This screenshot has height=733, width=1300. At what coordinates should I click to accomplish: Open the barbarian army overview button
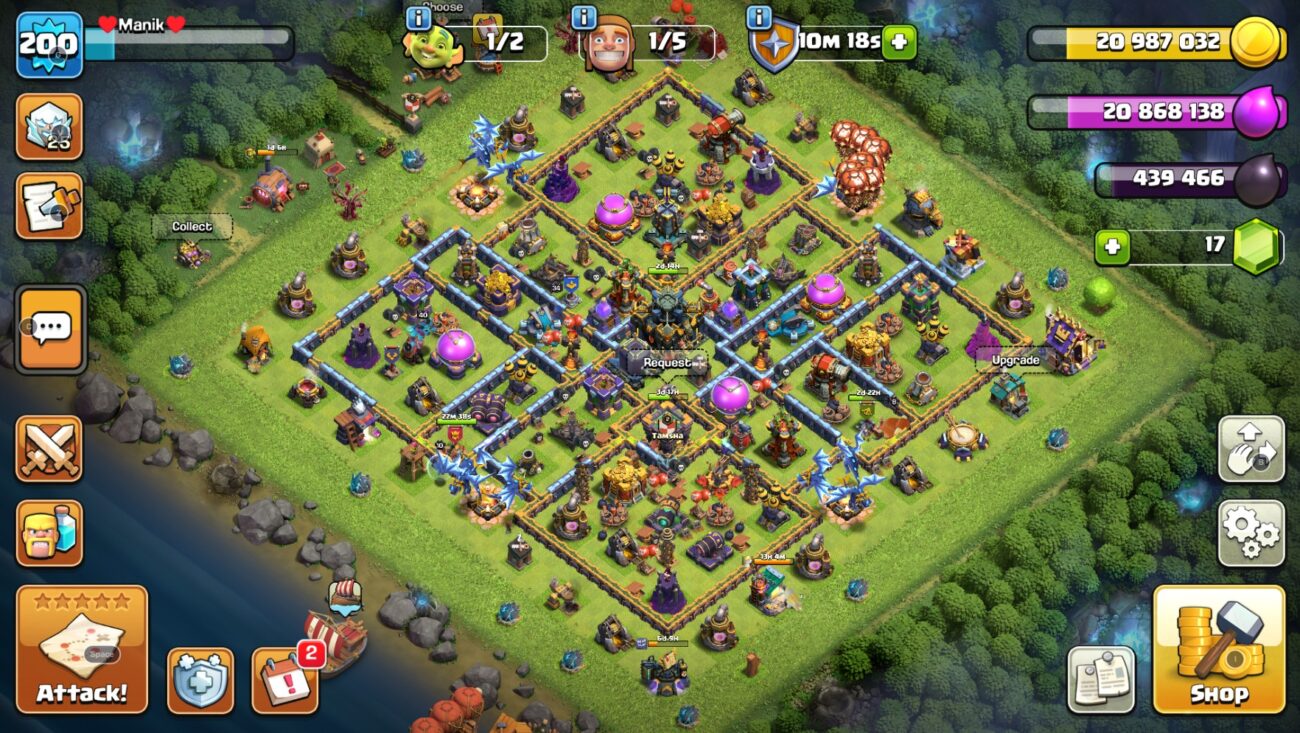pos(49,533)
